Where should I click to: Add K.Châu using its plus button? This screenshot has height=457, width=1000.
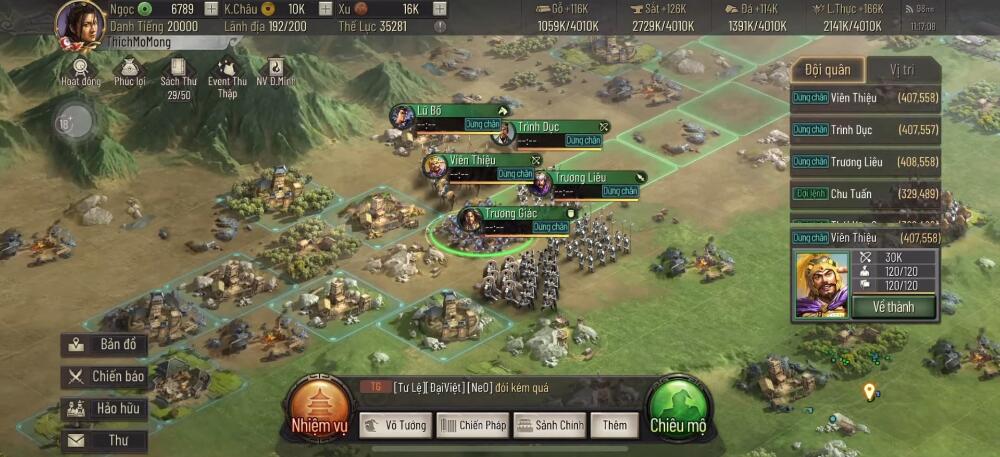[x=324, y=9]
